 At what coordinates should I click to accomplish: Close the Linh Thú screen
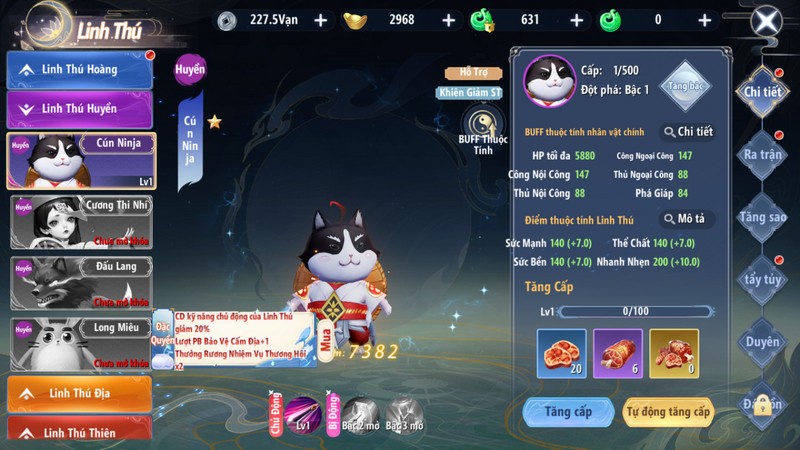tap(767, 21)
